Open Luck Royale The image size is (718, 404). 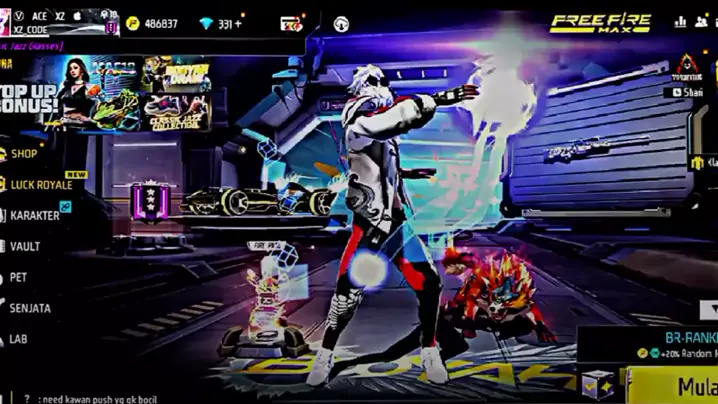pyautogui.click(x=41, y=185)
